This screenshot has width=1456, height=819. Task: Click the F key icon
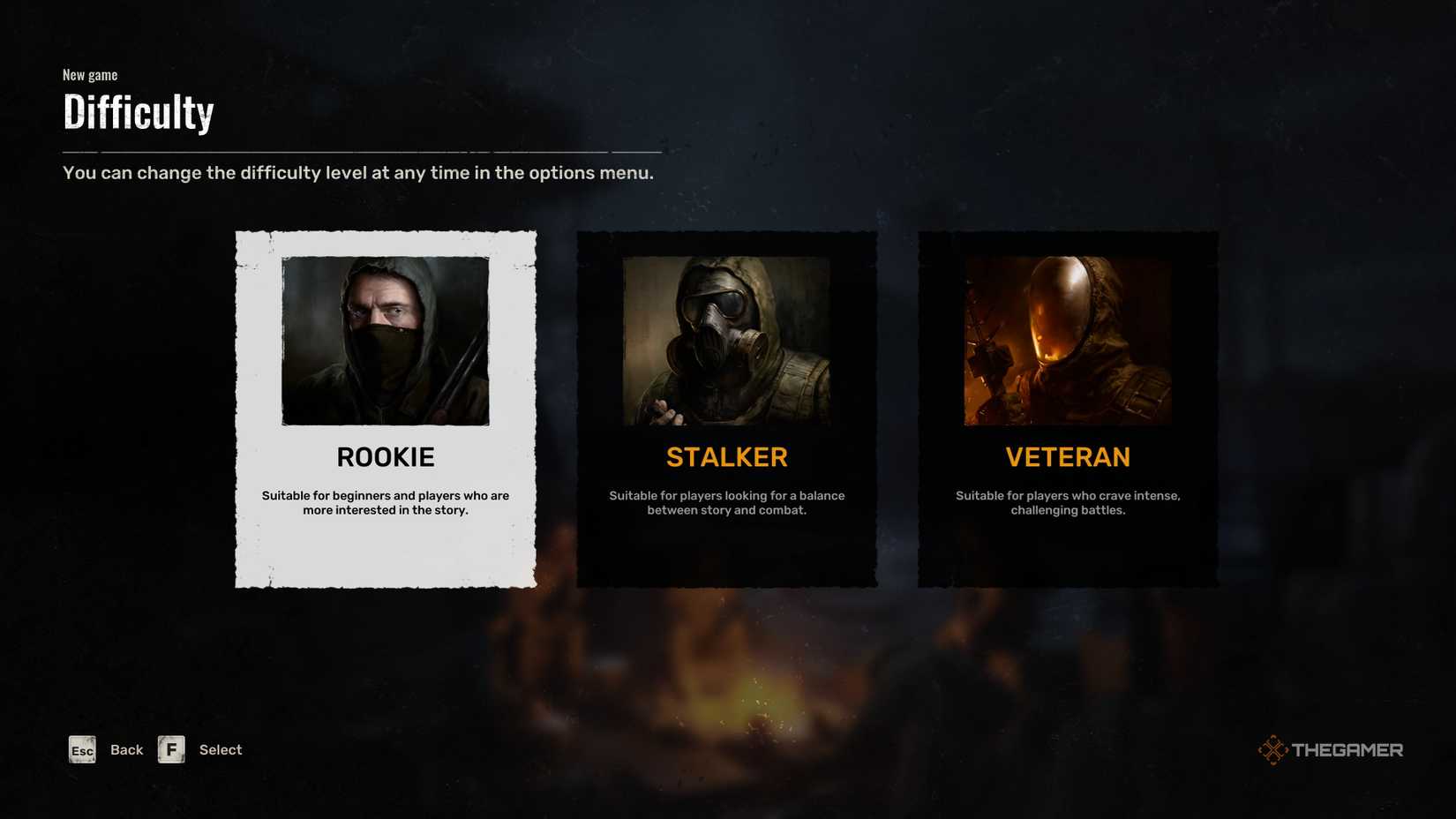(171, 749)
